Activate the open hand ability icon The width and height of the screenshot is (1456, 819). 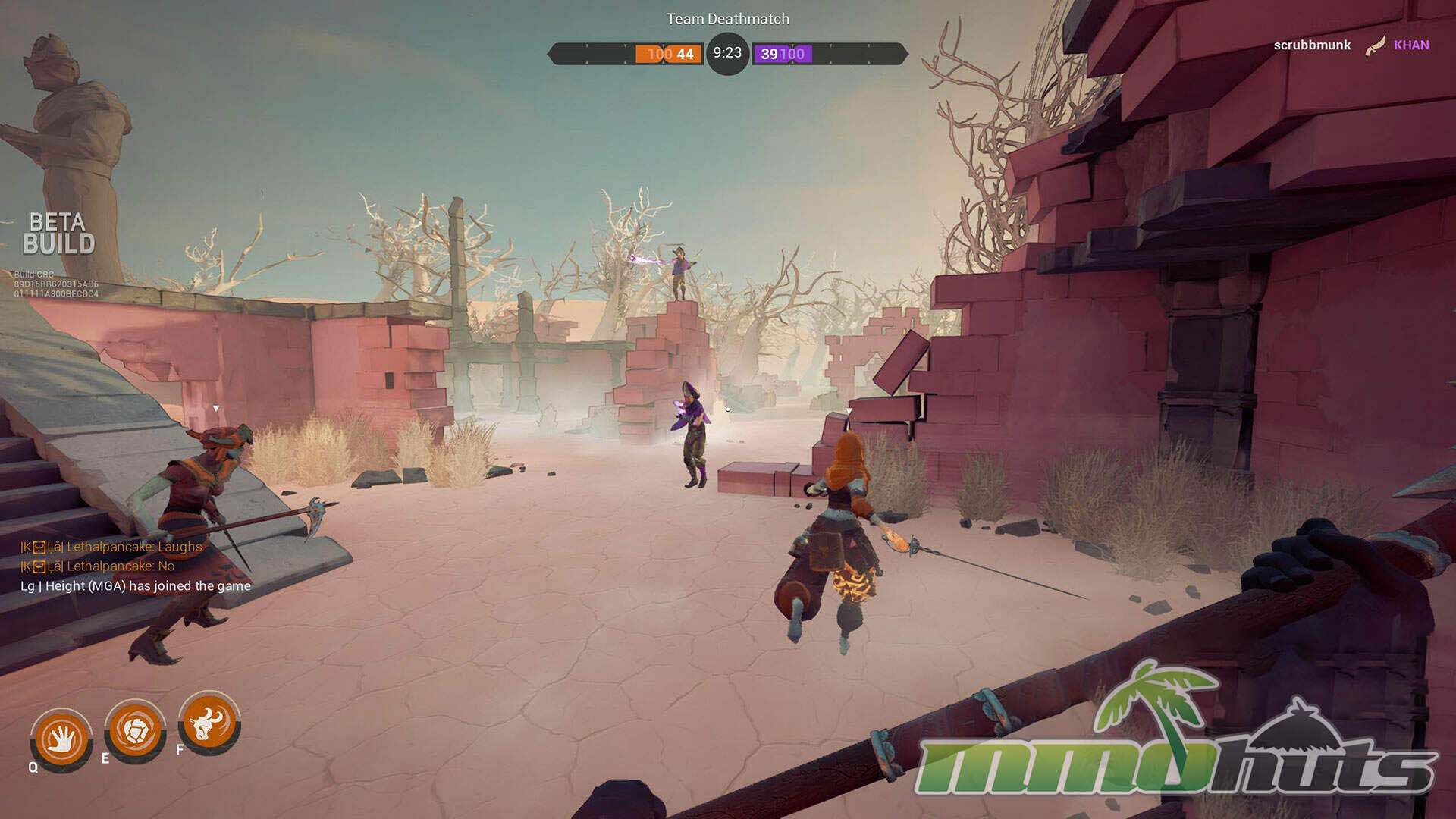pos(61,739)
